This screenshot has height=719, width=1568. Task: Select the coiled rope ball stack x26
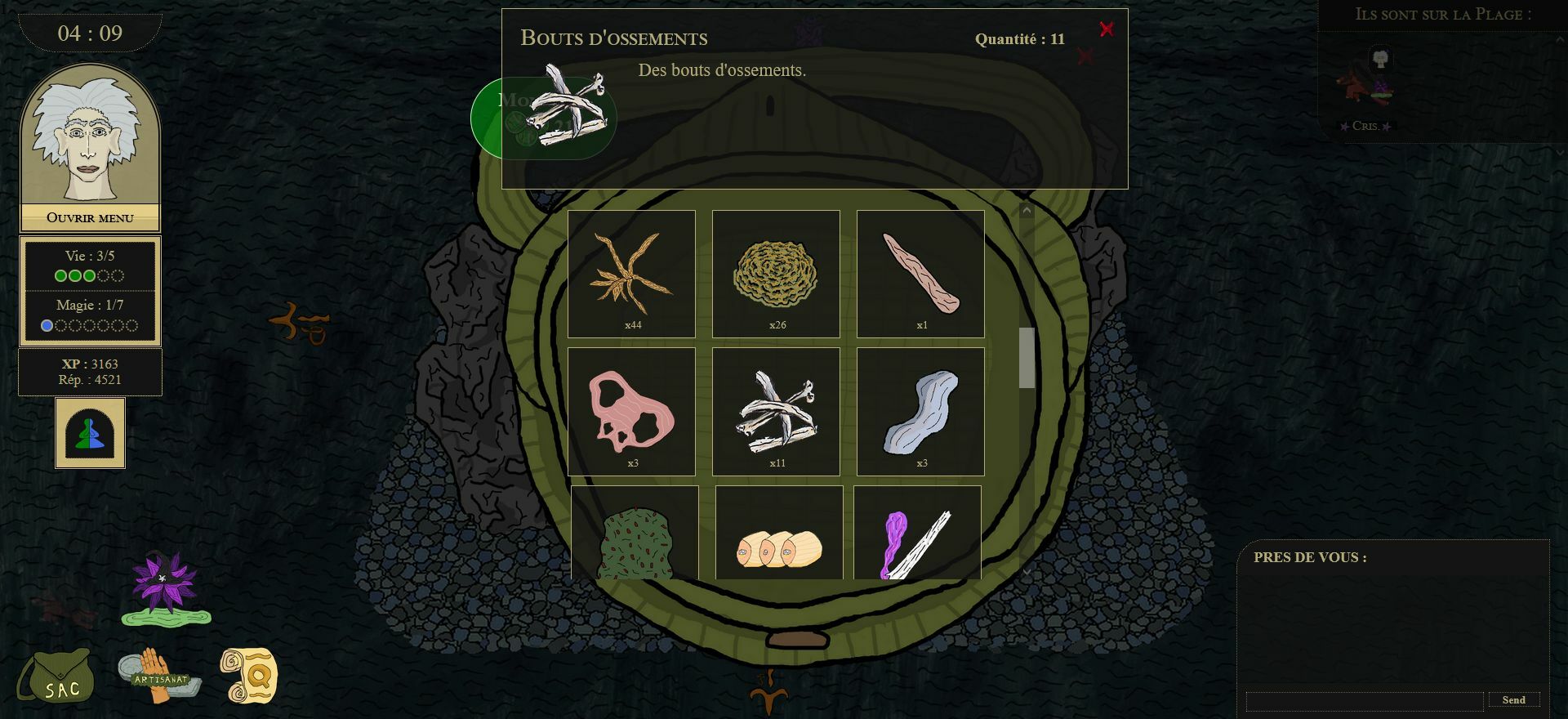coord(776,274)
